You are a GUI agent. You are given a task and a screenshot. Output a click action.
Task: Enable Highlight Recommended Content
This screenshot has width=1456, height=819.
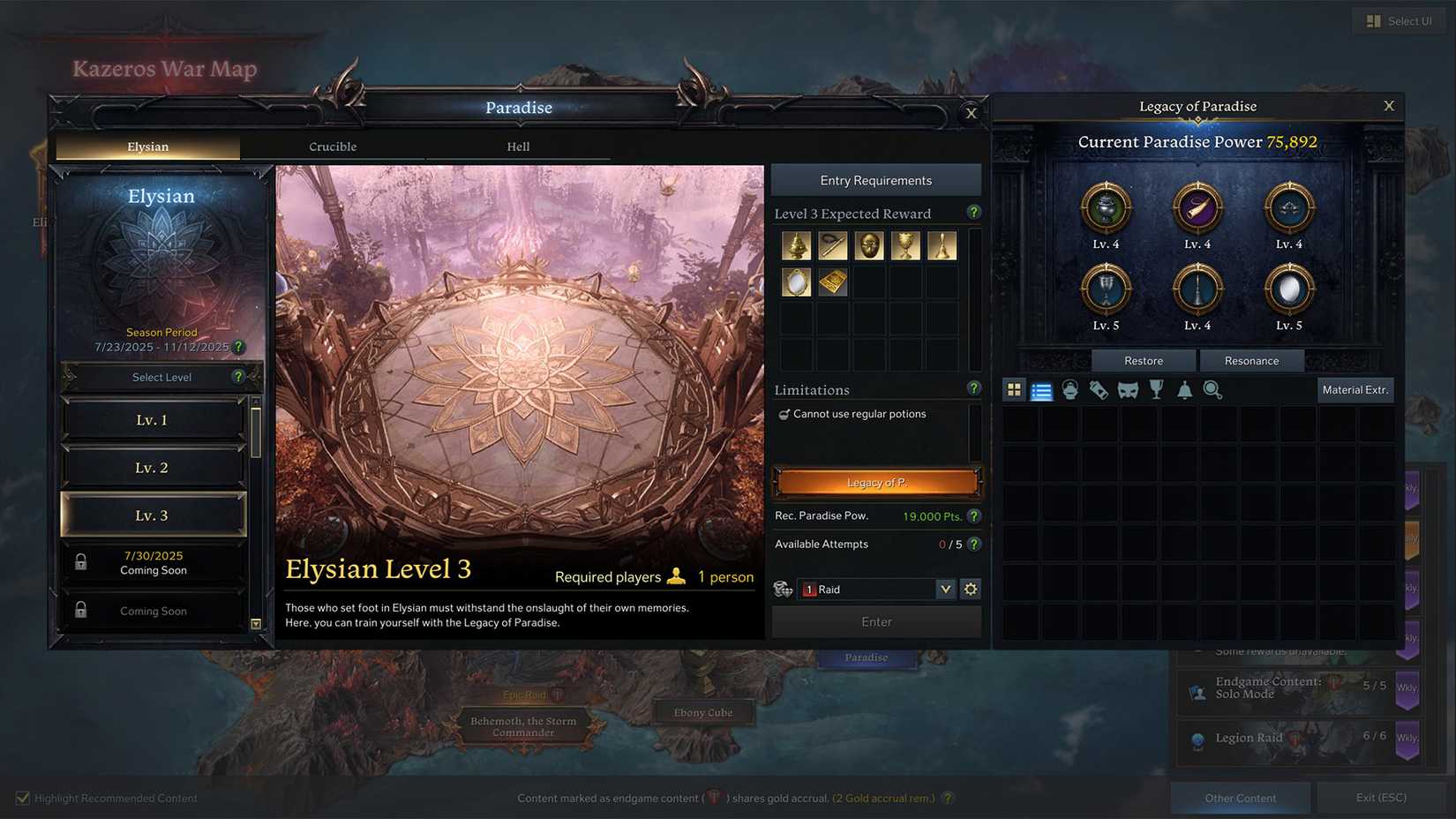pos(20,797)
